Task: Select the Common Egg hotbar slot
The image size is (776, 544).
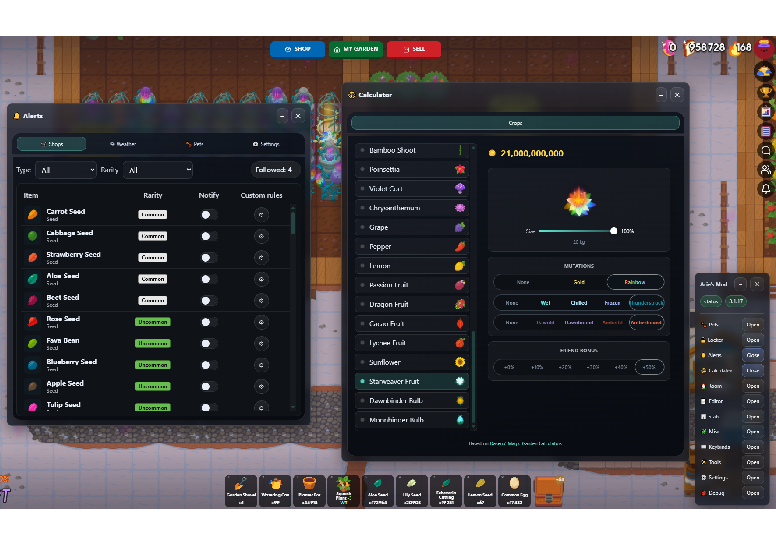Action: (x=514, y=488)
